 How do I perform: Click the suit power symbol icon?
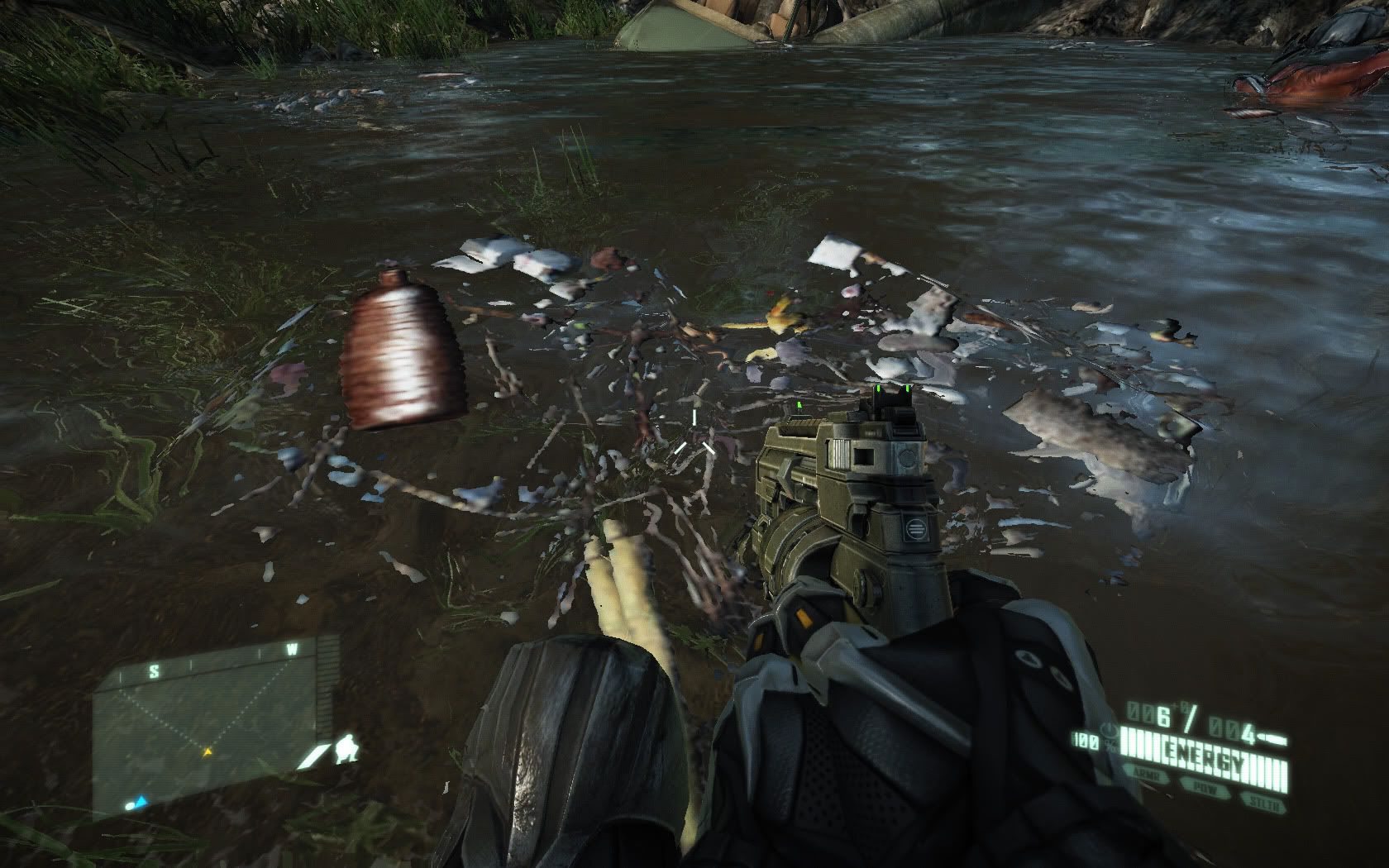tap(1109, 730)
